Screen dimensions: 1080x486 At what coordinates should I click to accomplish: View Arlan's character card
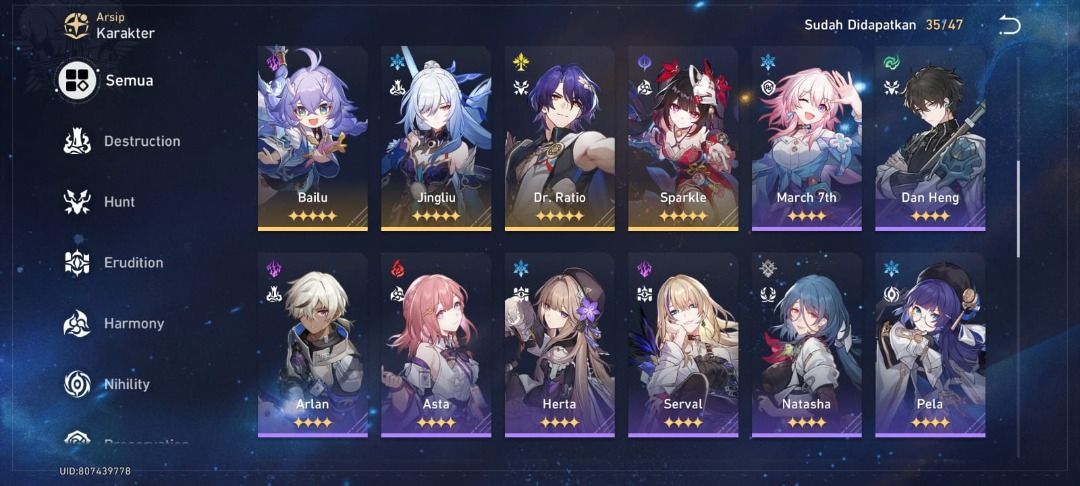click(313, 345)
